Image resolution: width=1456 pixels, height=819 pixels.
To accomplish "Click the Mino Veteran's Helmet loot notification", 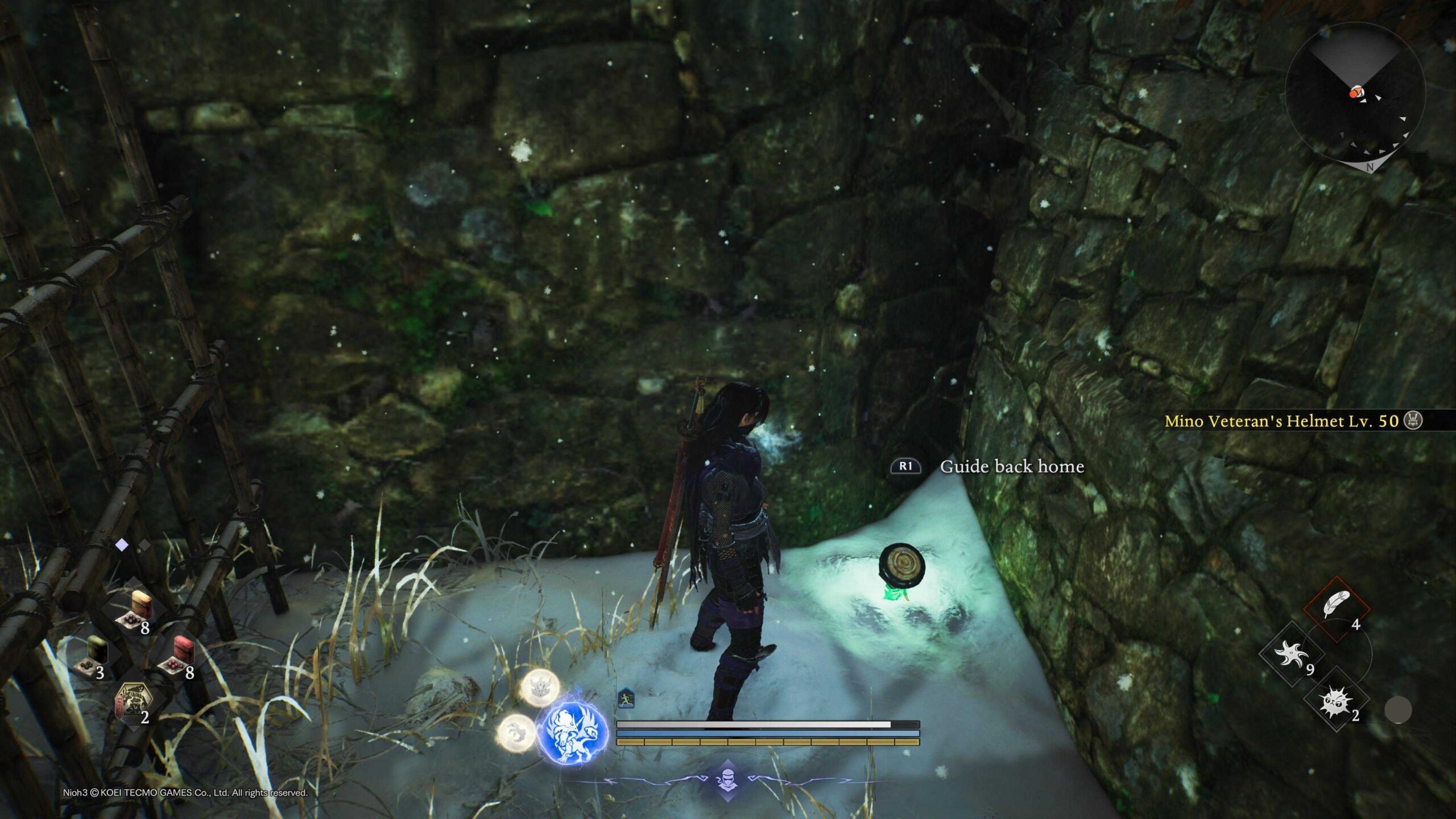I will pyautogui.click(x=1291, y=421).
